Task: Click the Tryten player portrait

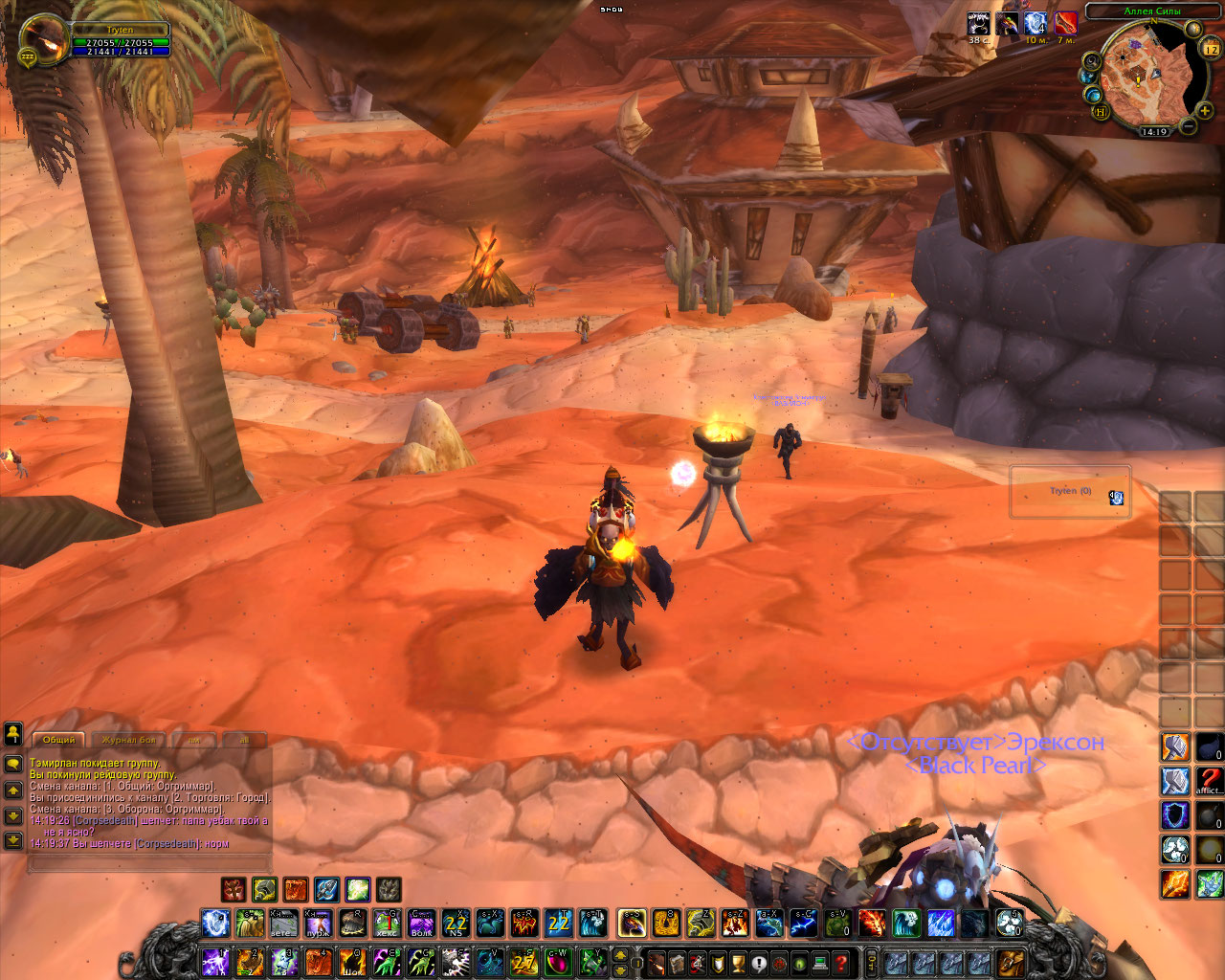Action: tap(45, 40)
